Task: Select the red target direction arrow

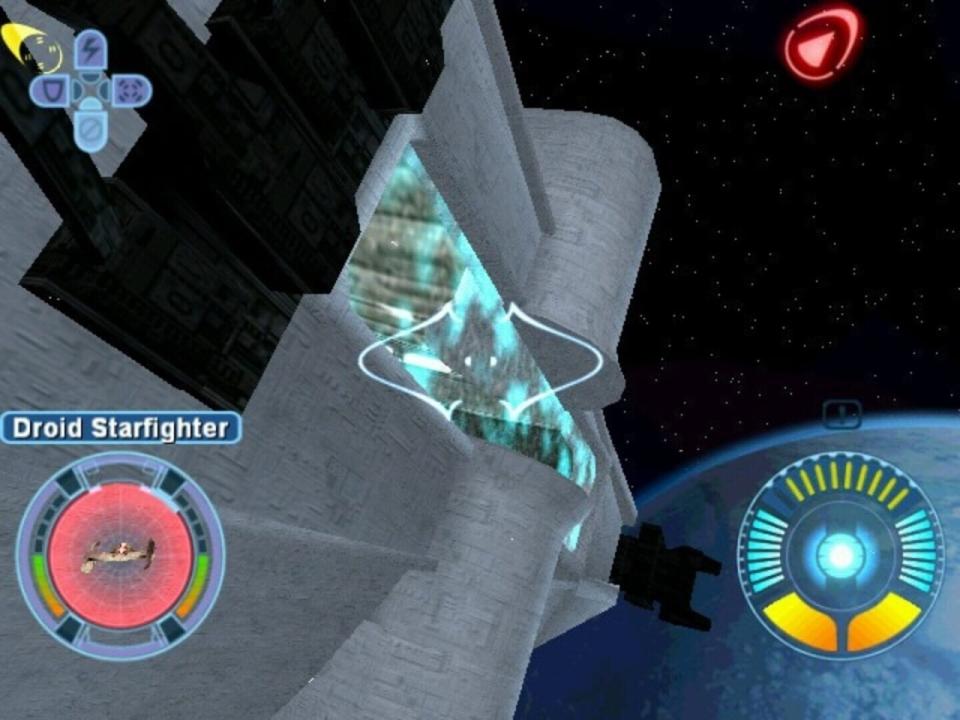Action: pyautogui.click(x=821, y=45)
